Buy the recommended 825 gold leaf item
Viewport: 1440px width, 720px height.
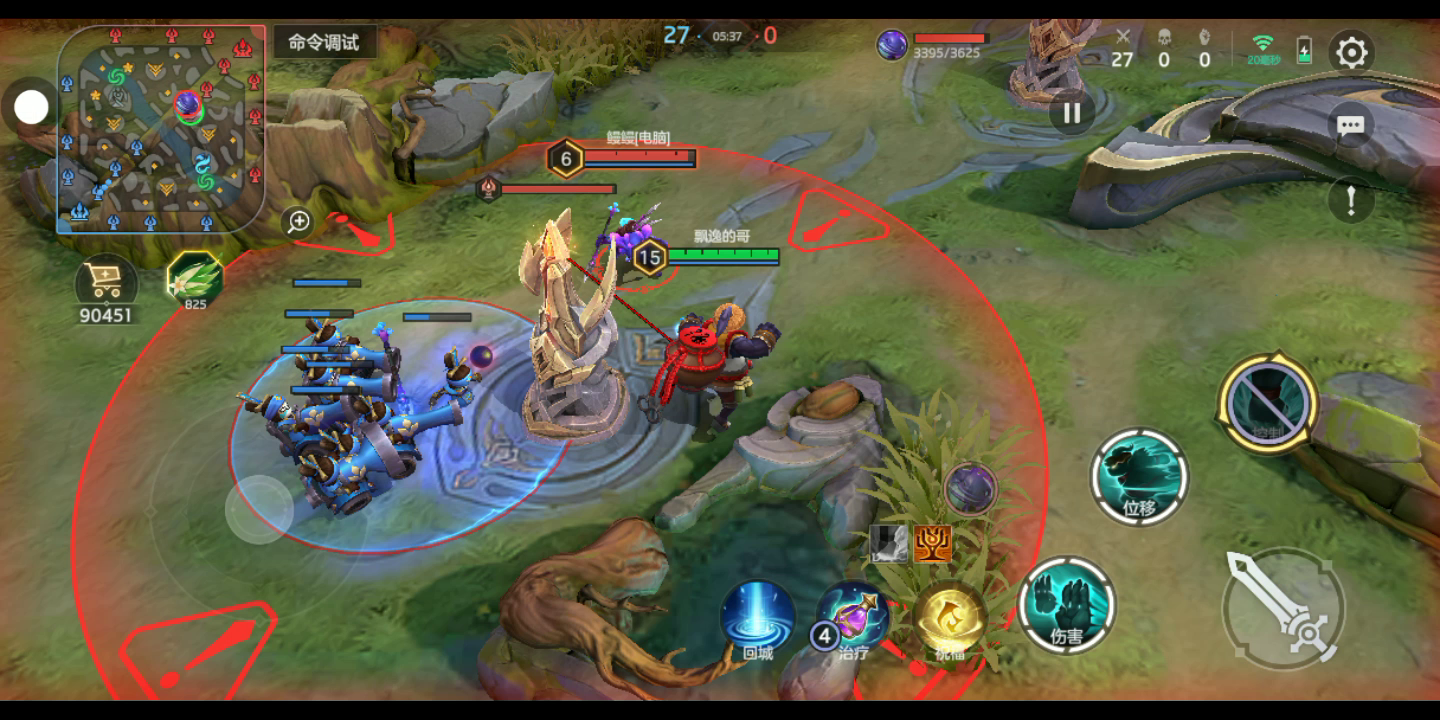coord(195,279)
